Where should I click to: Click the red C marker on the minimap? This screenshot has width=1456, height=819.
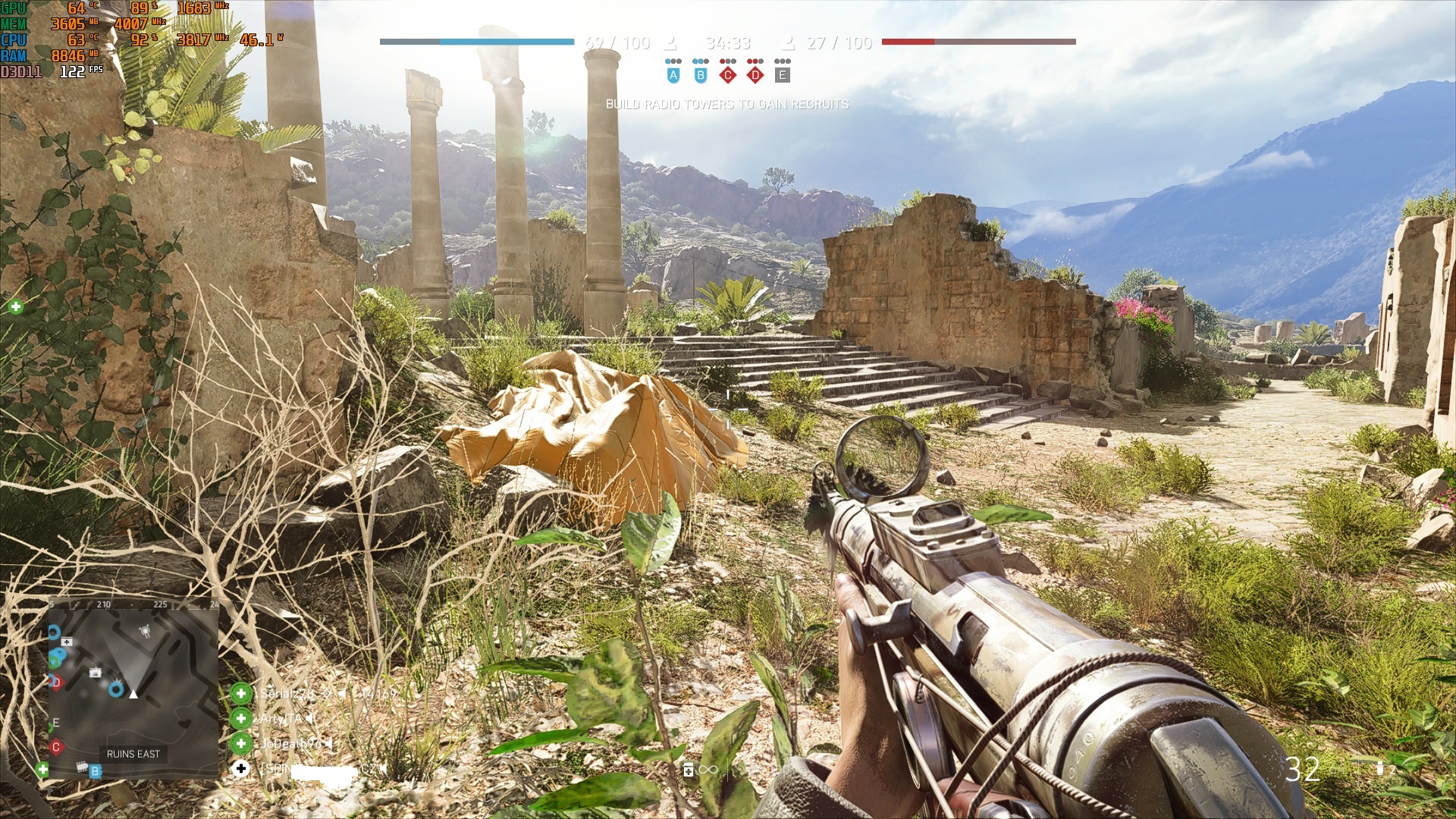tap(55, 747)
